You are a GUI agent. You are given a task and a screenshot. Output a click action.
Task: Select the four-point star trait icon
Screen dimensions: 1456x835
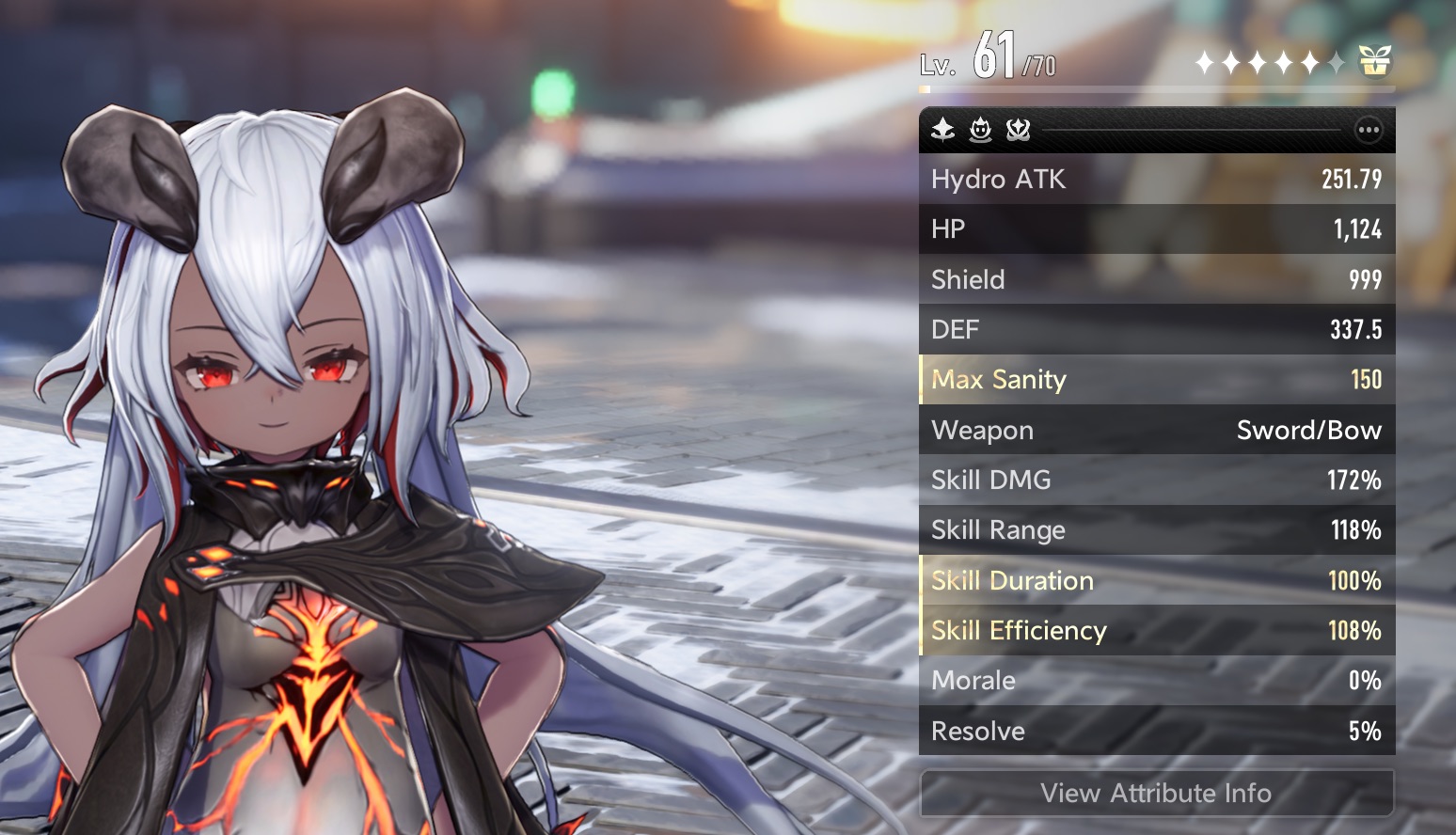942,130
